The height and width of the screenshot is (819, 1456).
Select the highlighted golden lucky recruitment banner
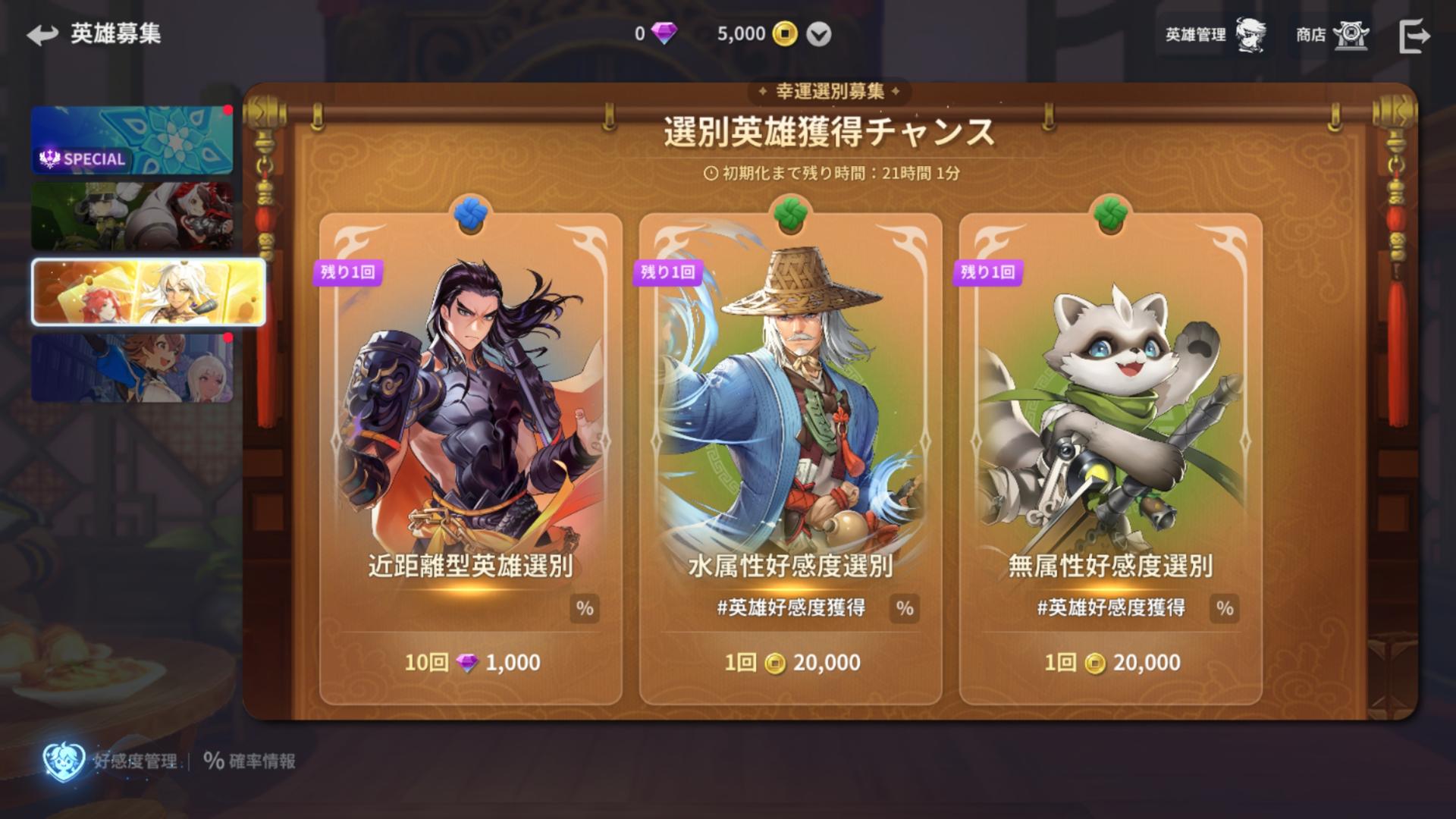[x=149, y=292]
